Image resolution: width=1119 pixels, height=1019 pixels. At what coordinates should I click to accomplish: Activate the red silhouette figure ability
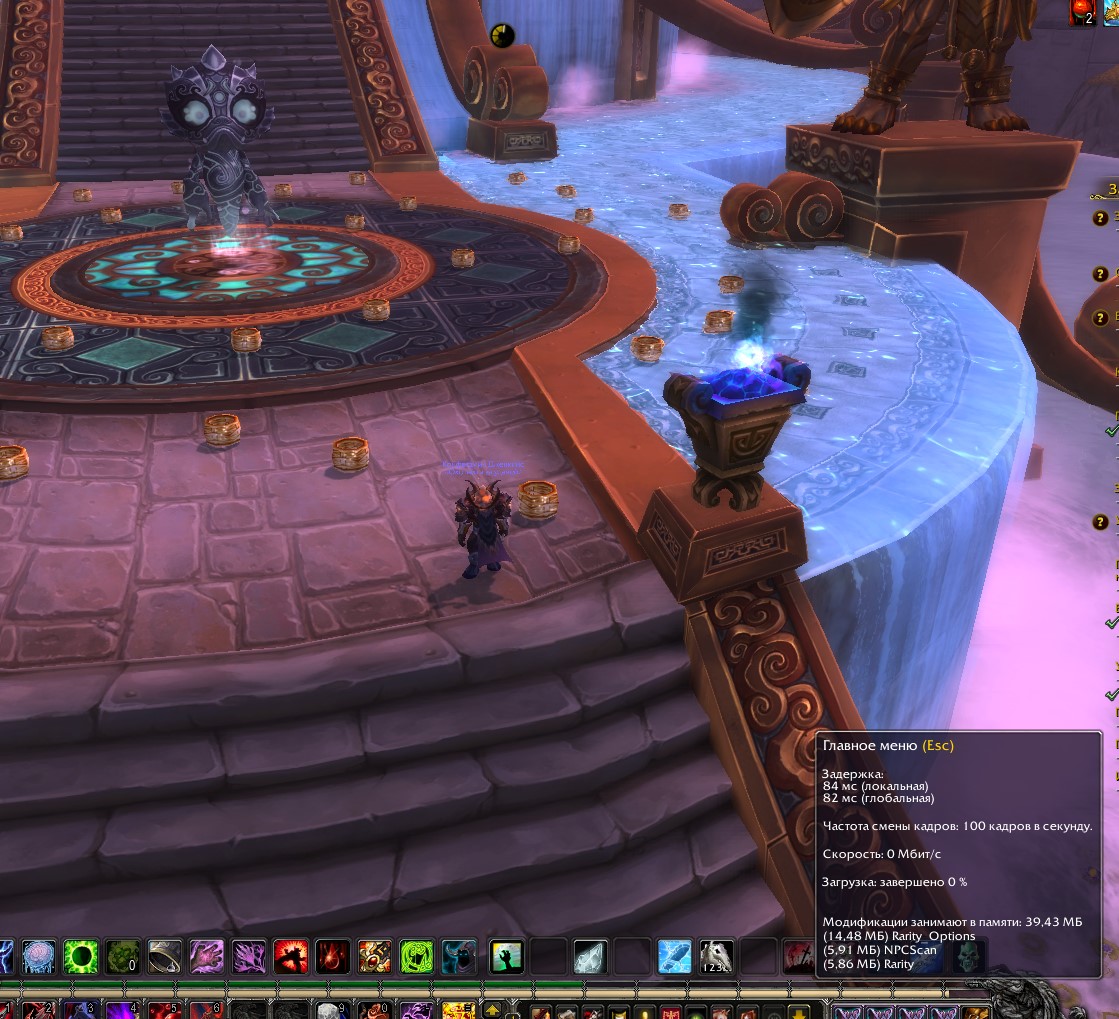291,957
